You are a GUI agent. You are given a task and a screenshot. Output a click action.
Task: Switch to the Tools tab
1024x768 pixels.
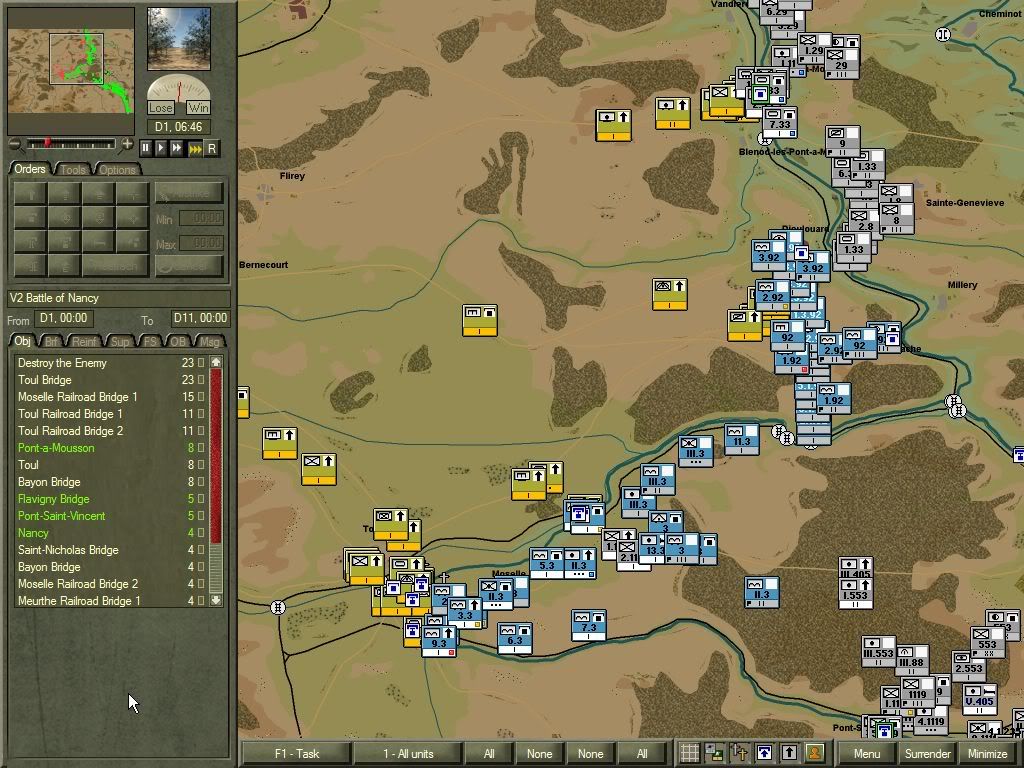tap(73, 170)
